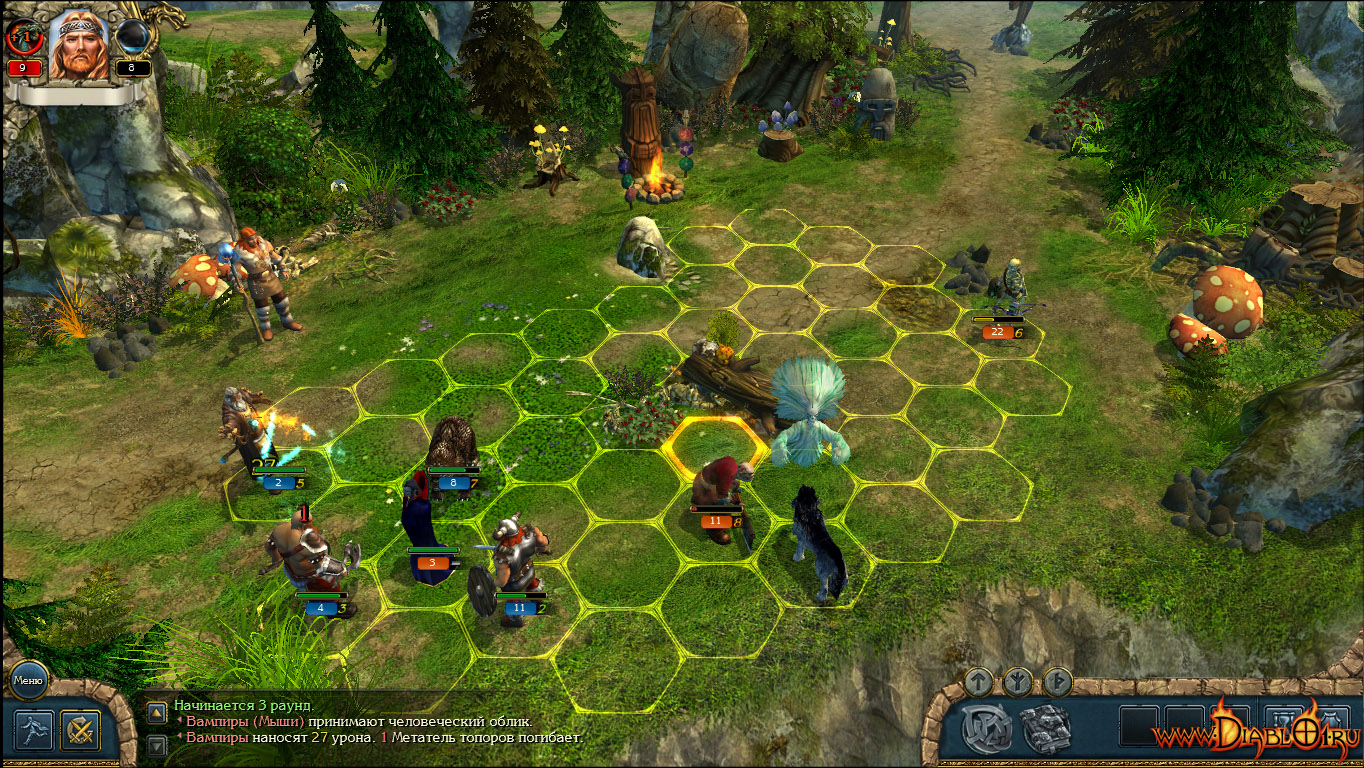Activate the third rune button with flag-shaped glyph
Screen dimensions: 1364x768
click(1057, 682)
